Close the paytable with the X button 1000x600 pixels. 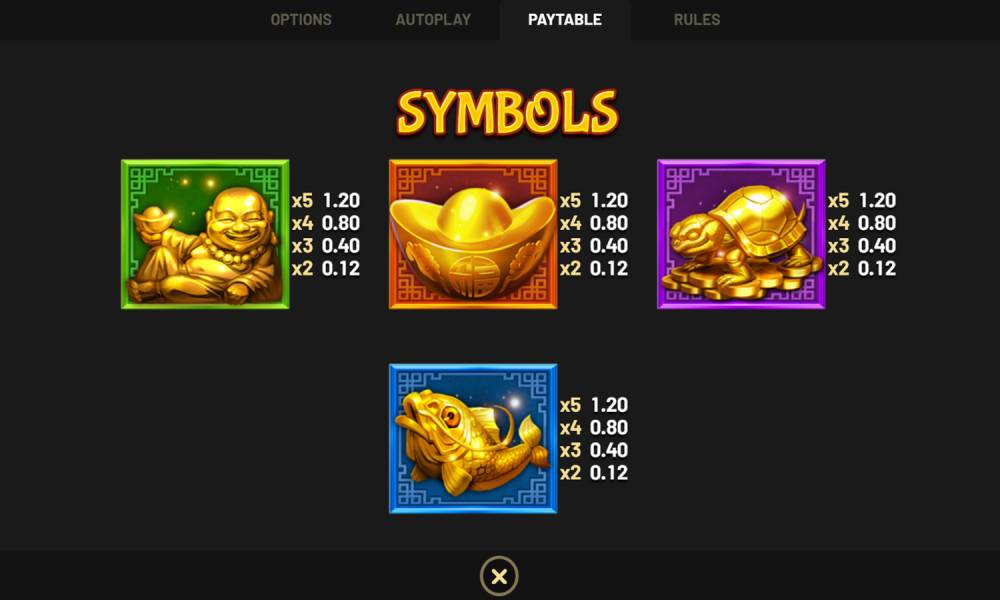click(x=499, y=576)
